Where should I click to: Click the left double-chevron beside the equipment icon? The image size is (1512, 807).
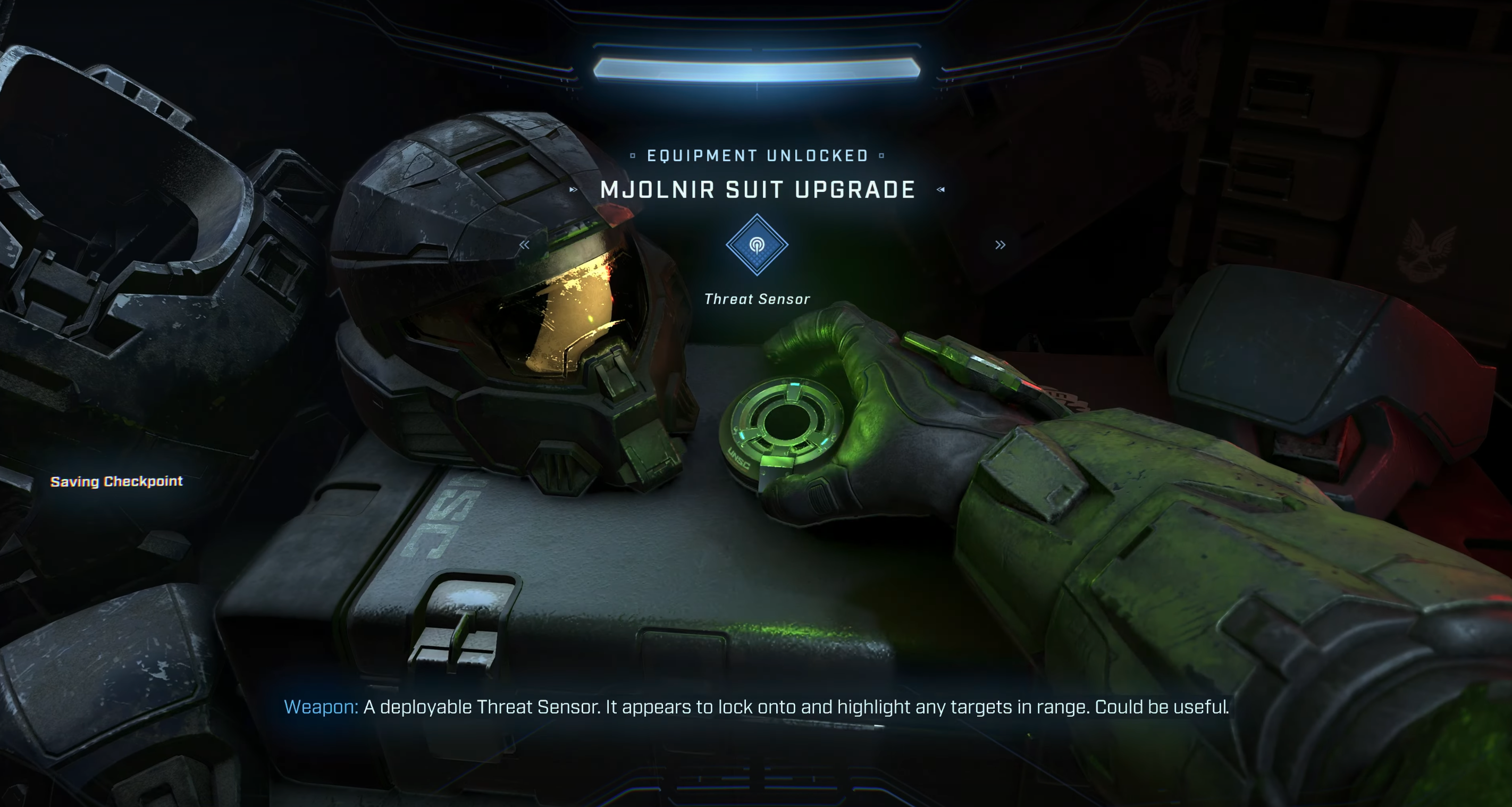coord(524,245)
